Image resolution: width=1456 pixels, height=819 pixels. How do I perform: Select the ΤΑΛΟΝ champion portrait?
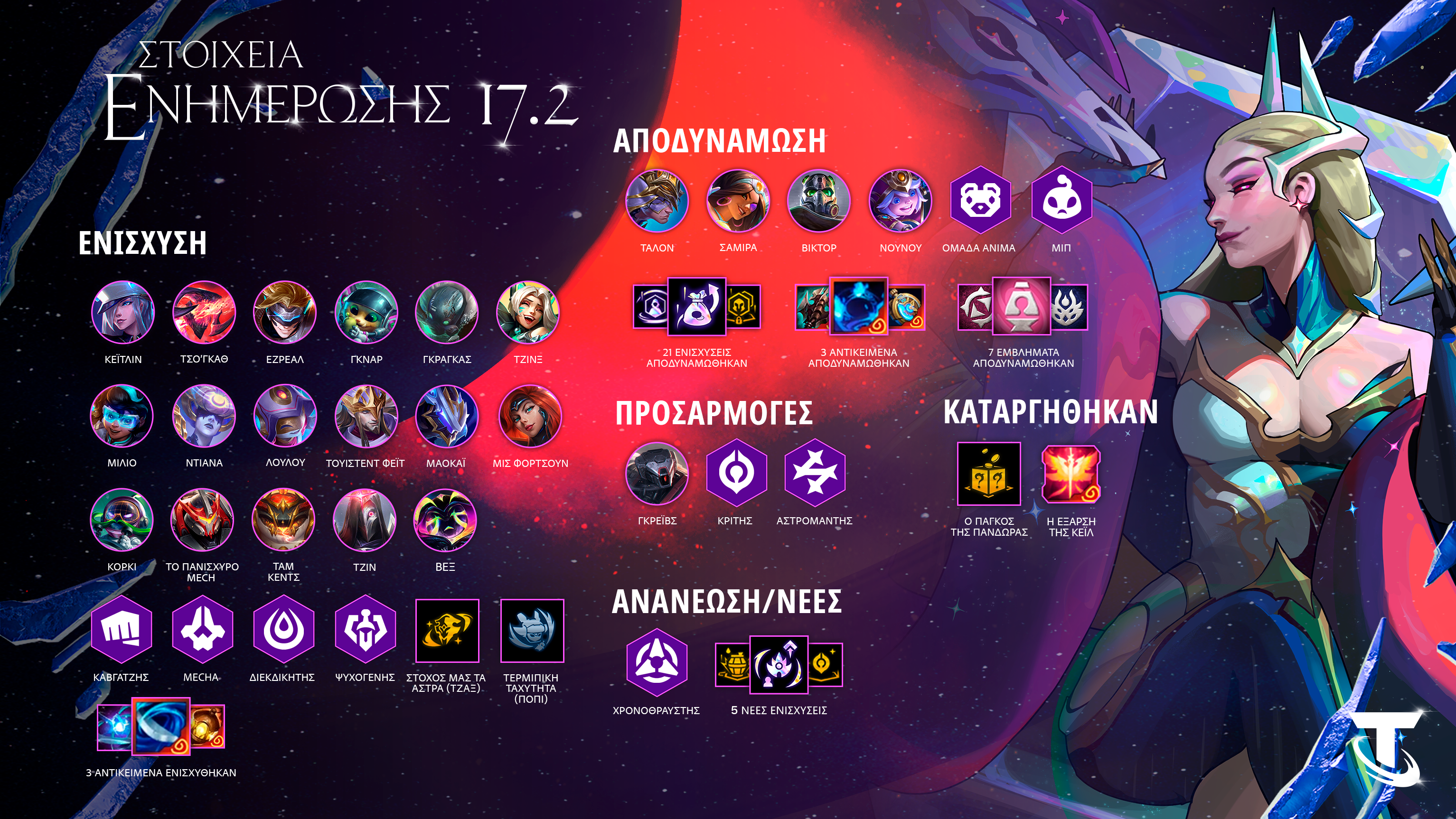[657, 201]
